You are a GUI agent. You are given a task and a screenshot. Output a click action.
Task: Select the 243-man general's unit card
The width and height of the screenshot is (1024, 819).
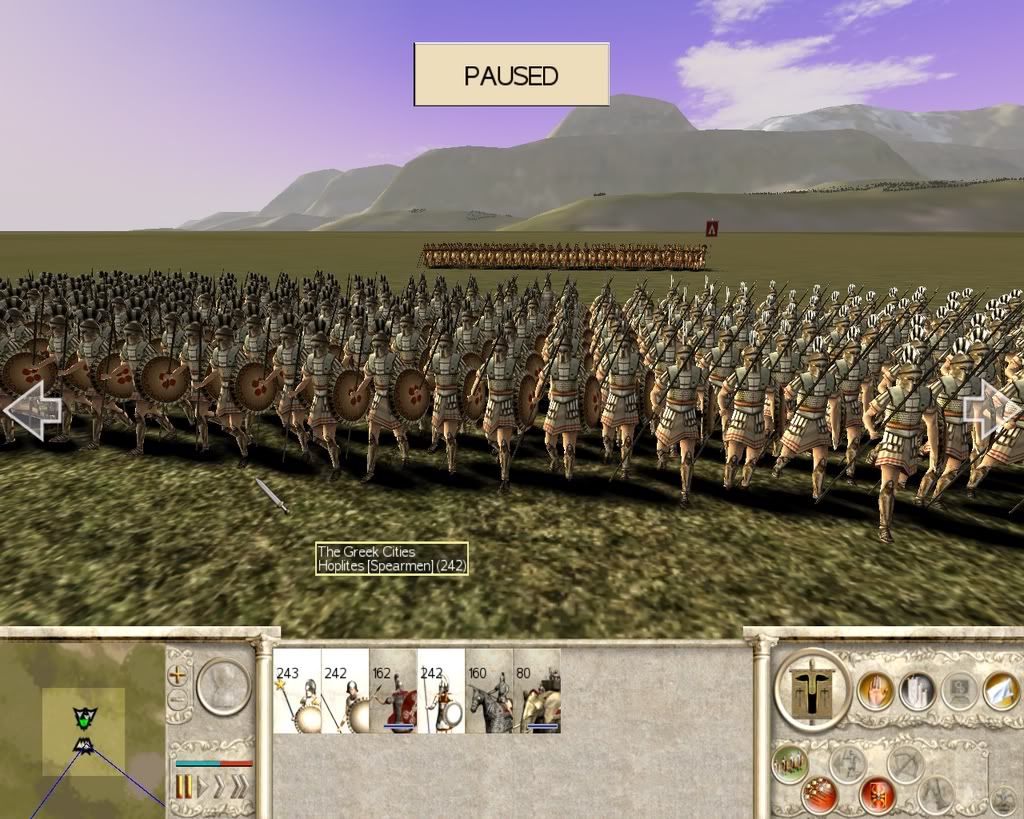coord(297,691)
